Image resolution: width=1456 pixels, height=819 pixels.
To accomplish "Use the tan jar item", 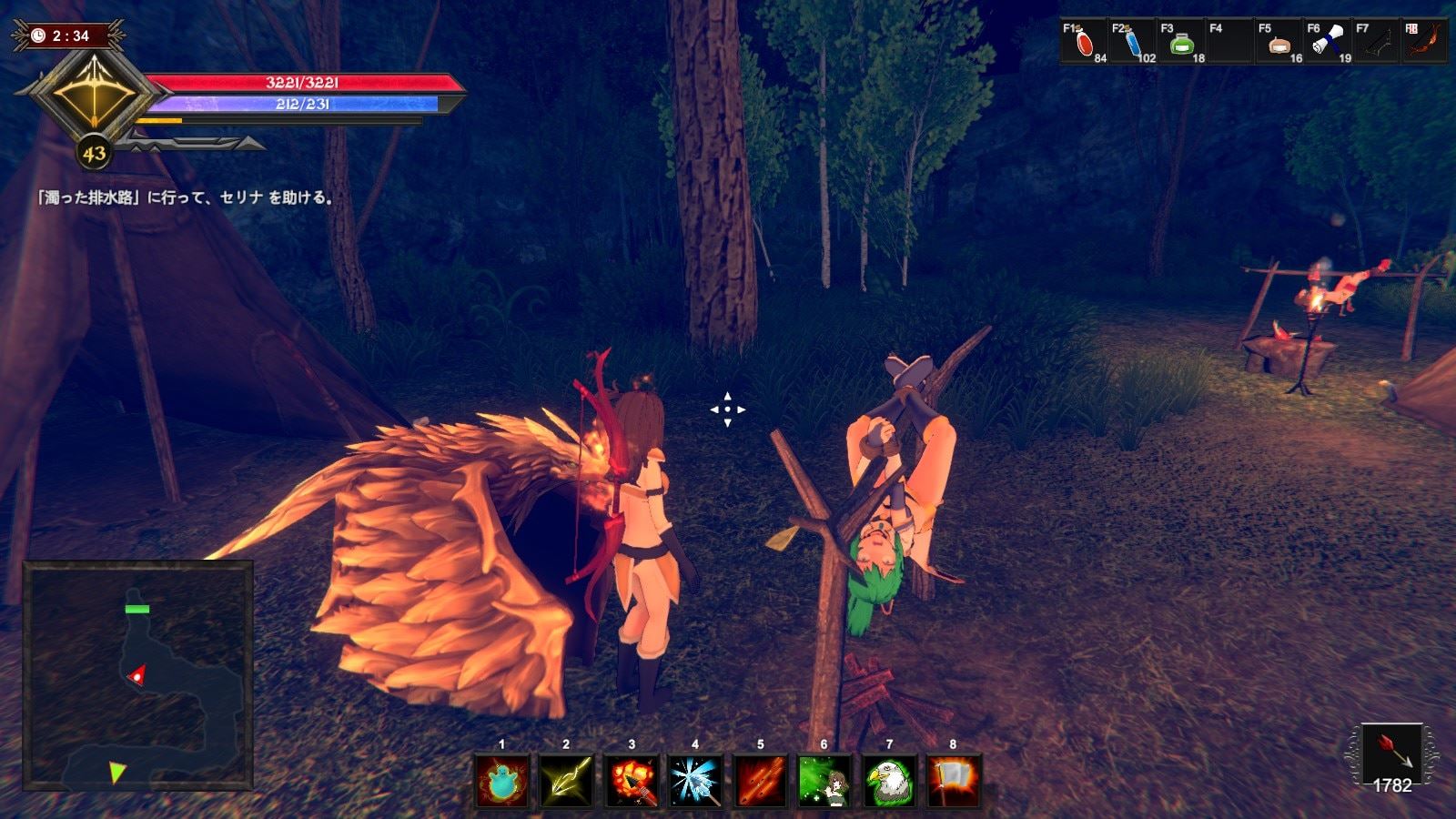I will [x=1279, y=42].
